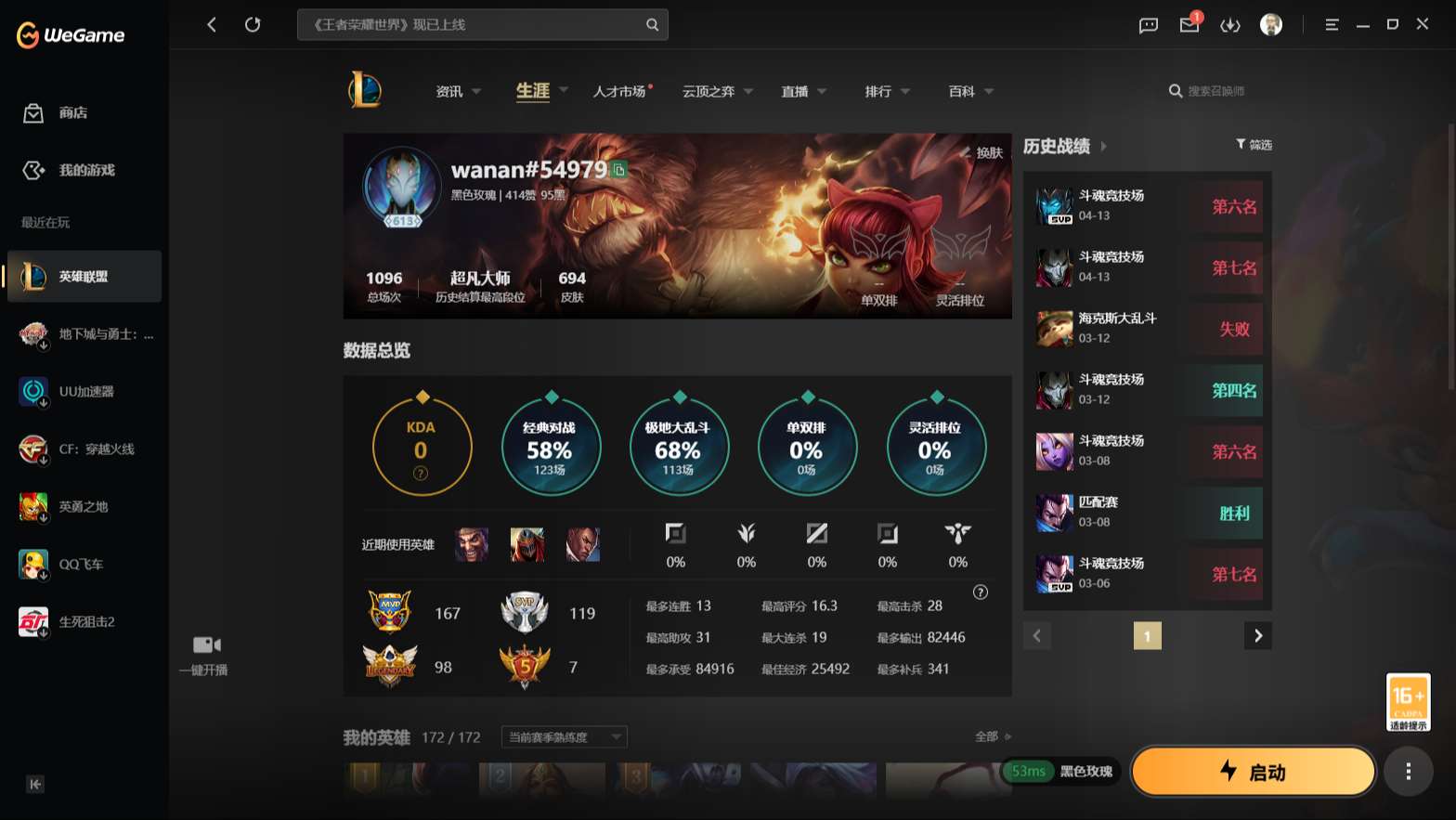Open UU加速器 from the sidebar
Image resolution: width=1456 pixels, height=820 pixels.
coord(84,392)
